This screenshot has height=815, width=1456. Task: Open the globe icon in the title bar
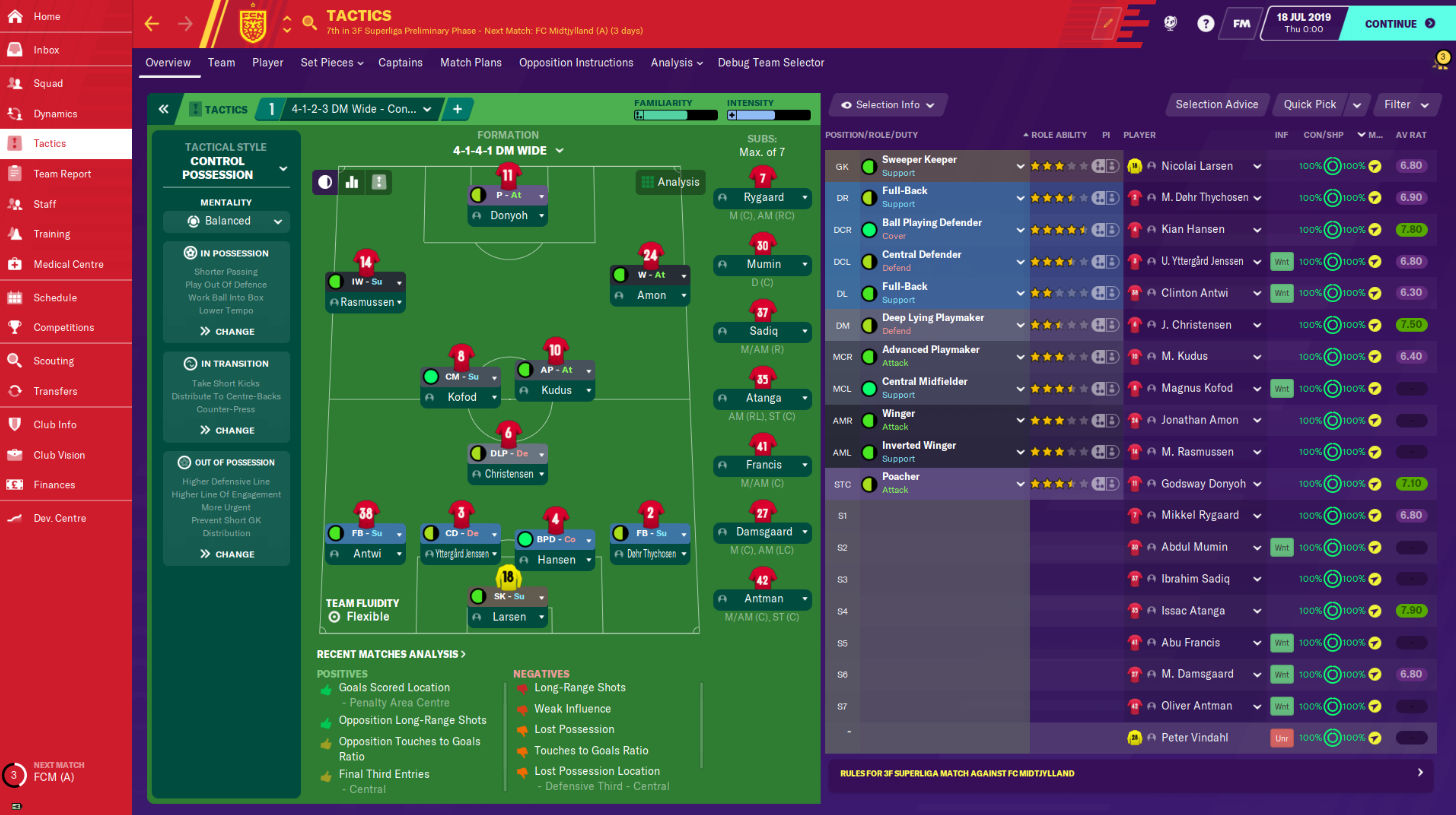pyautogui.click(x=1170, y=22)
